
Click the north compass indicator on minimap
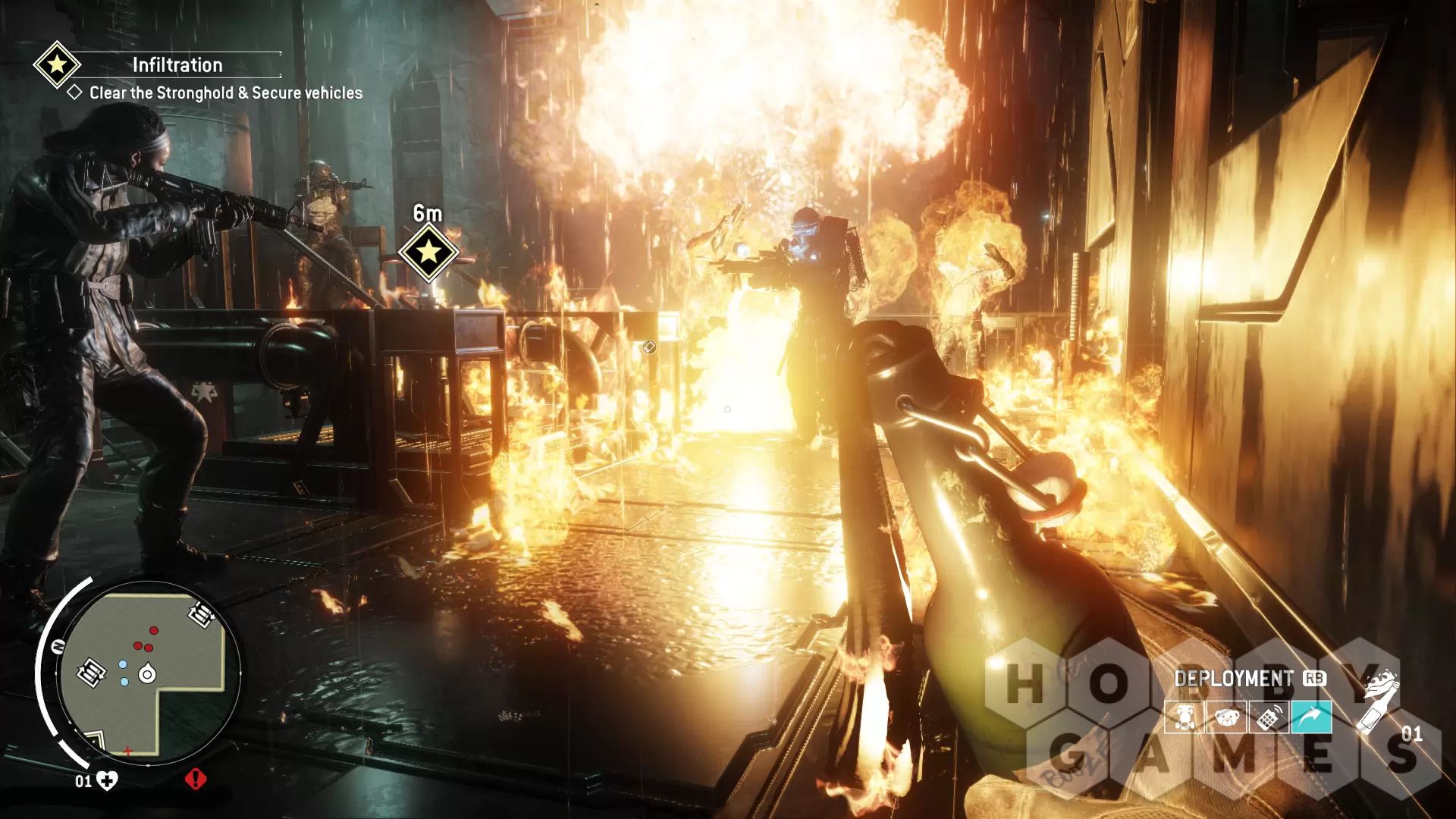tap(58, 647)
